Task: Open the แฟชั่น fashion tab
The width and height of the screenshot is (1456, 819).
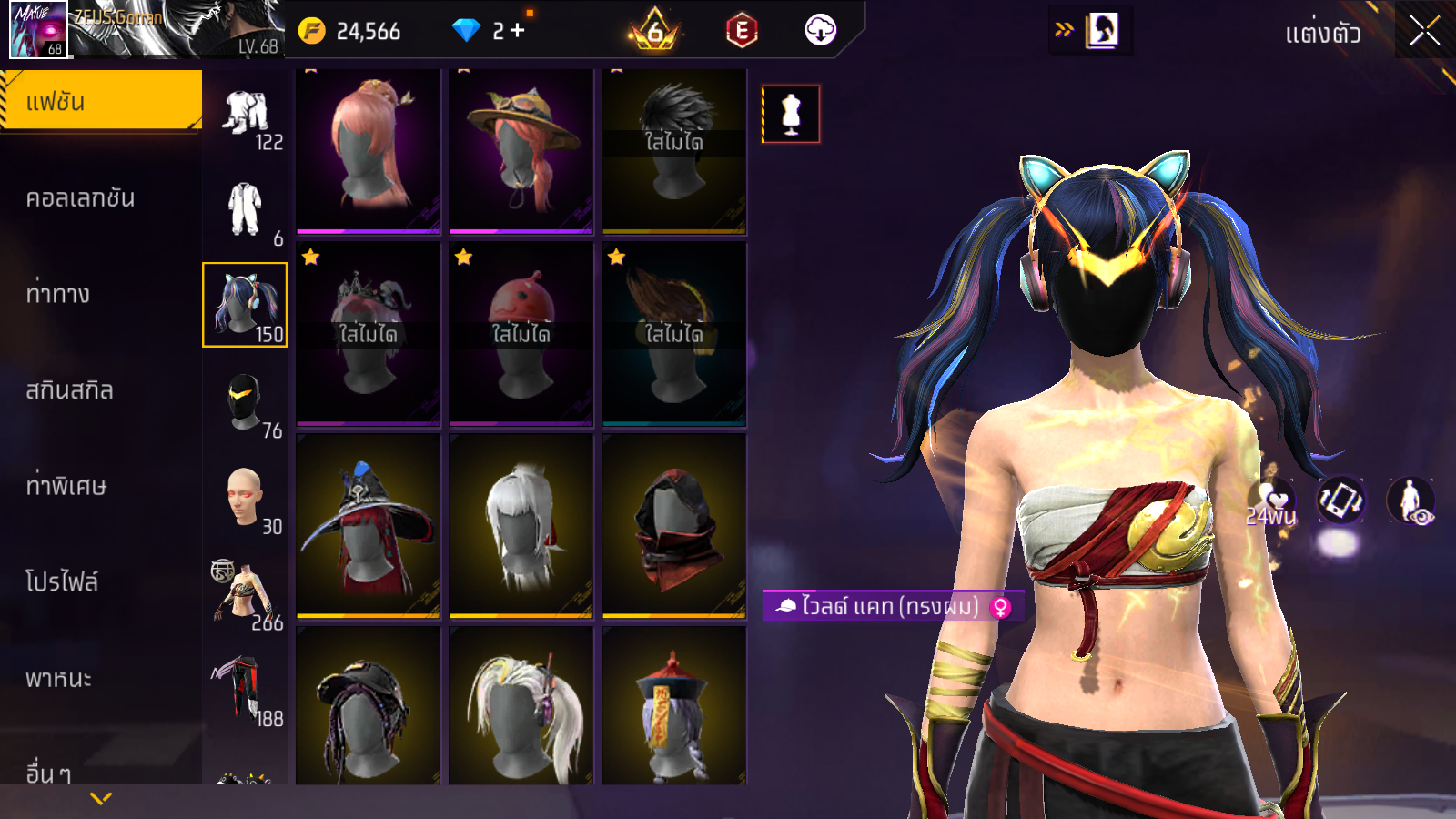Action: pyautogui.click(x=101, y=101)
